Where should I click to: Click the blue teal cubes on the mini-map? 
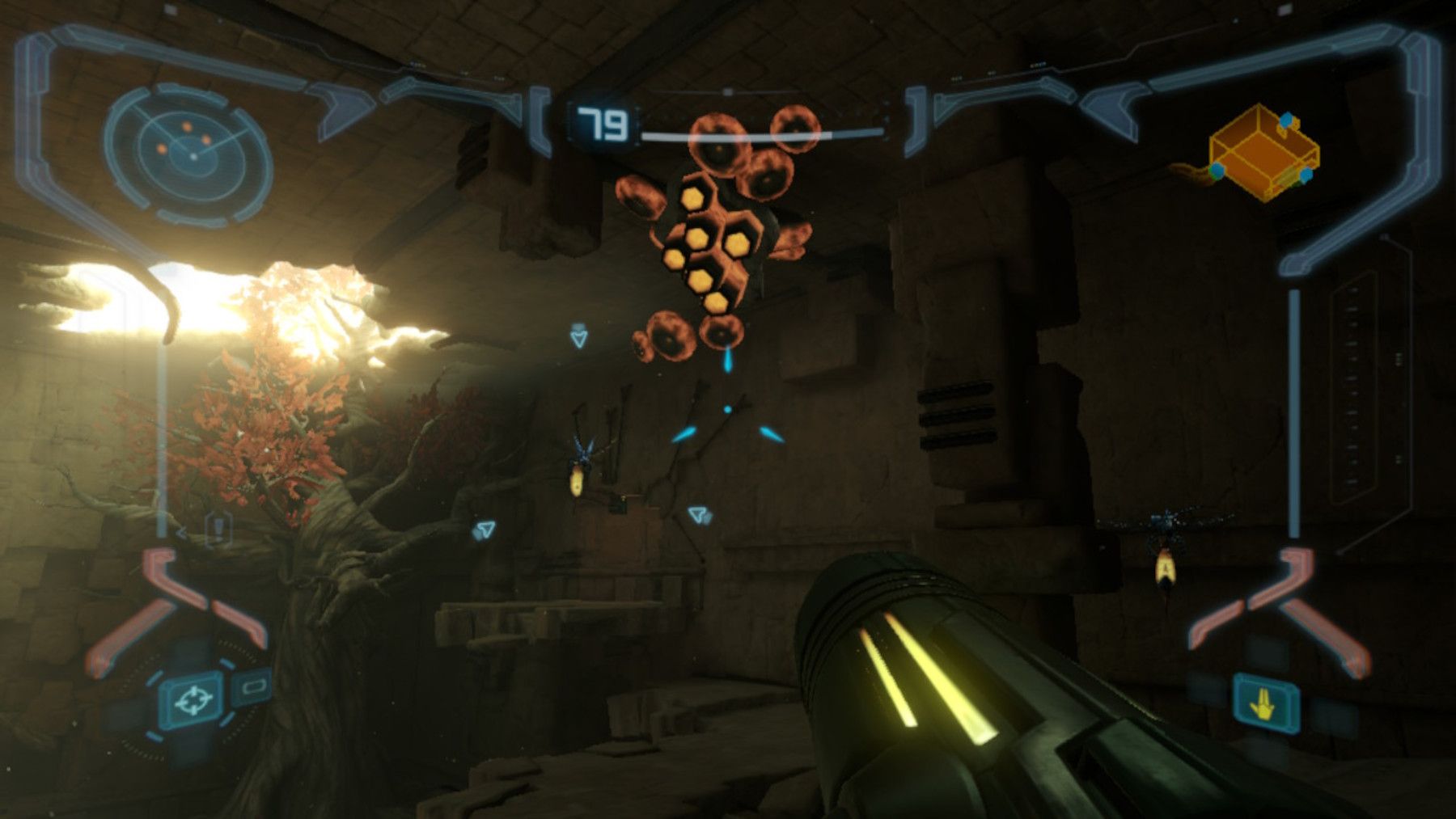[x=1285, y=120]
